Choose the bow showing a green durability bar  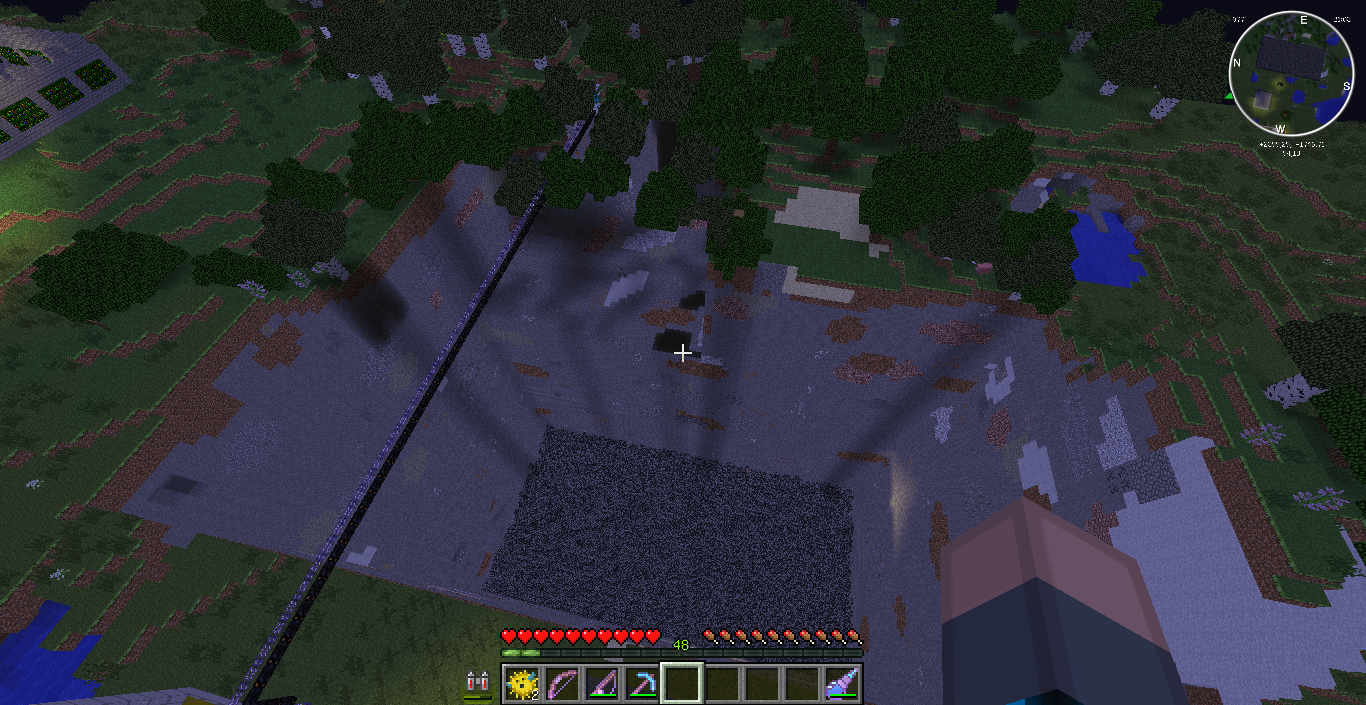(601, 684)
